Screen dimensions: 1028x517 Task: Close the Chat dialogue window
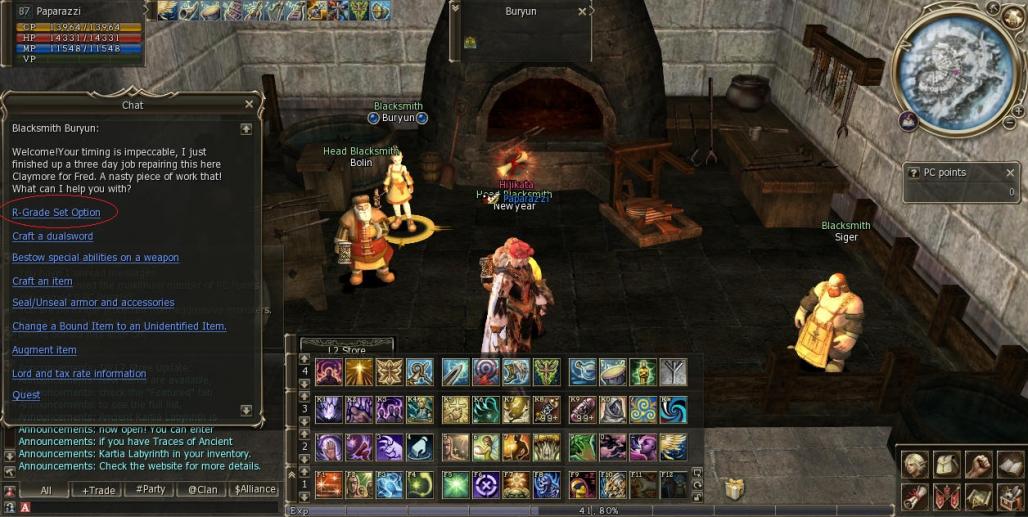[249, 104]
